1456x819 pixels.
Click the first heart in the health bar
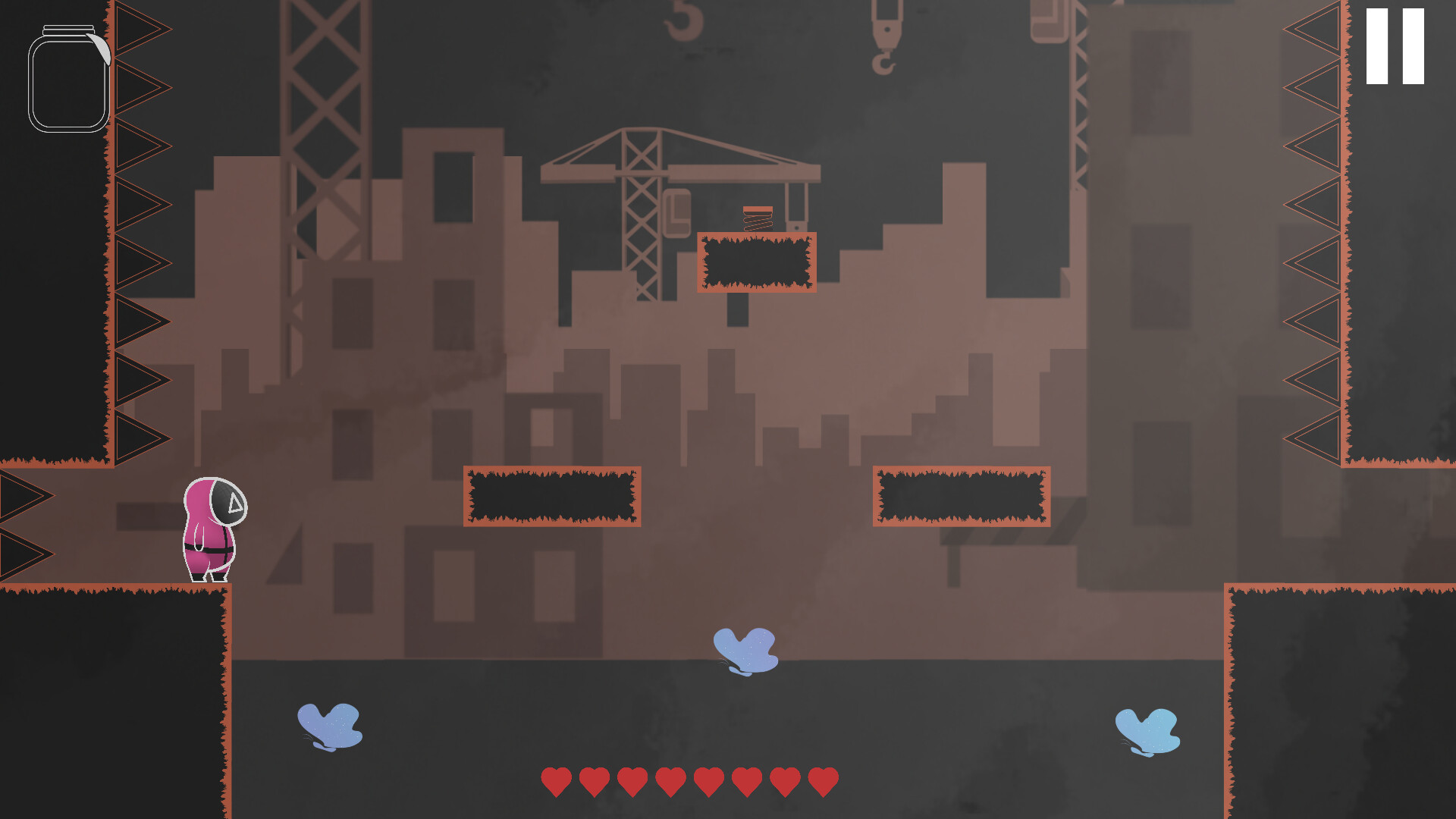tap(556, 780)
